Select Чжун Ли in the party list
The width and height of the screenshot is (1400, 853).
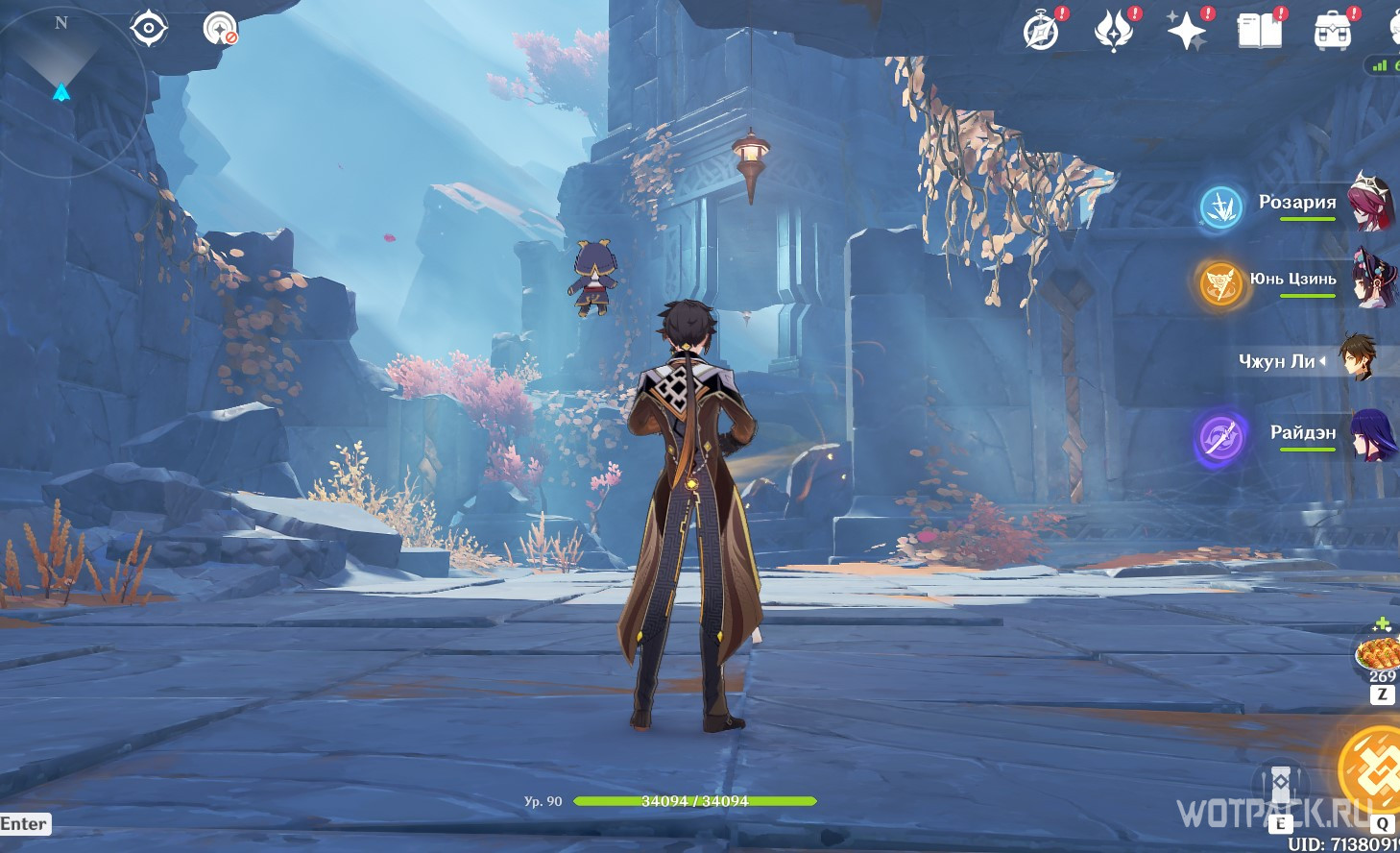coord(1277,361)
